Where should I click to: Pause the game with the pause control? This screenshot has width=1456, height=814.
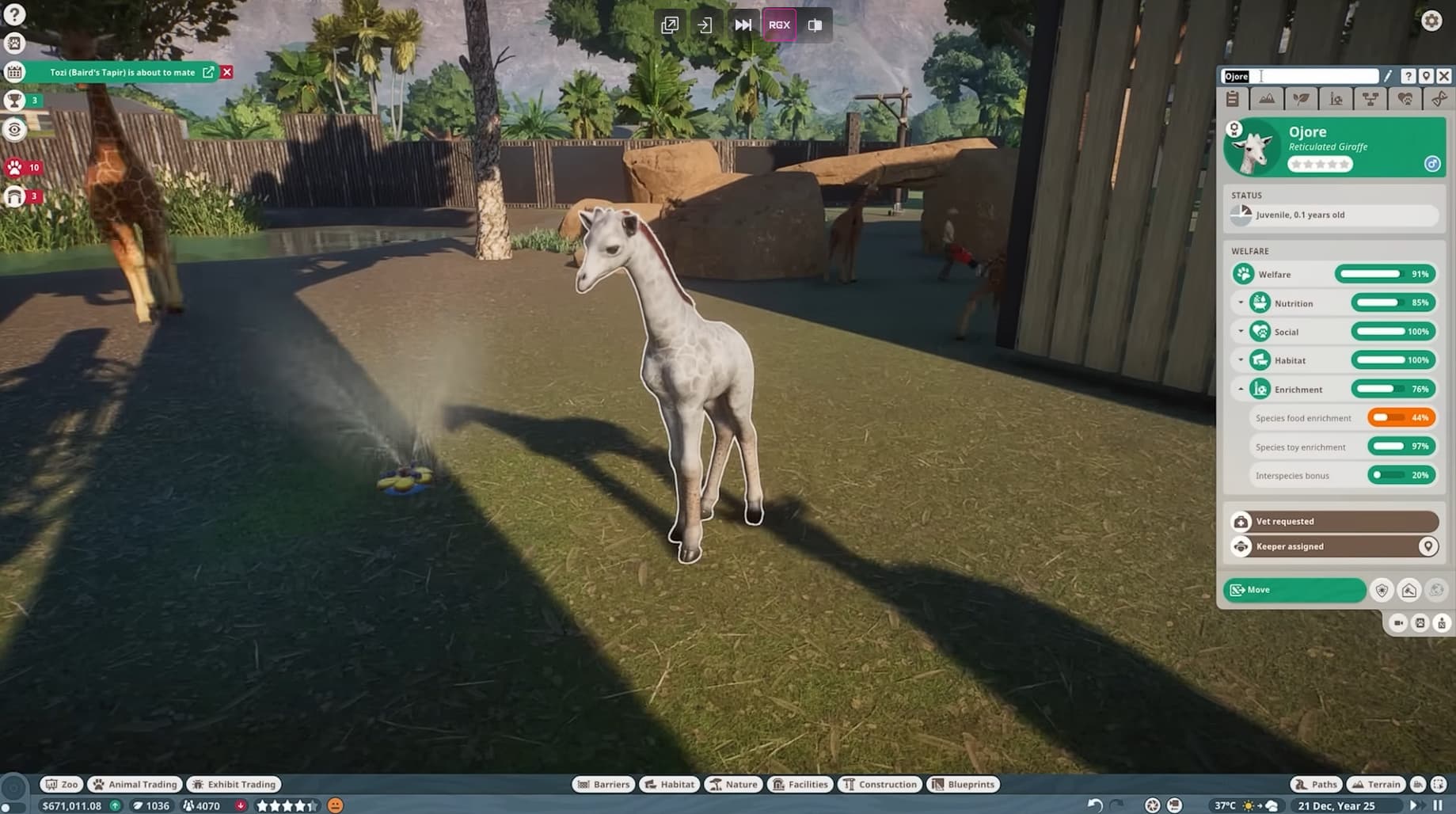click(x=1439, y=805)
